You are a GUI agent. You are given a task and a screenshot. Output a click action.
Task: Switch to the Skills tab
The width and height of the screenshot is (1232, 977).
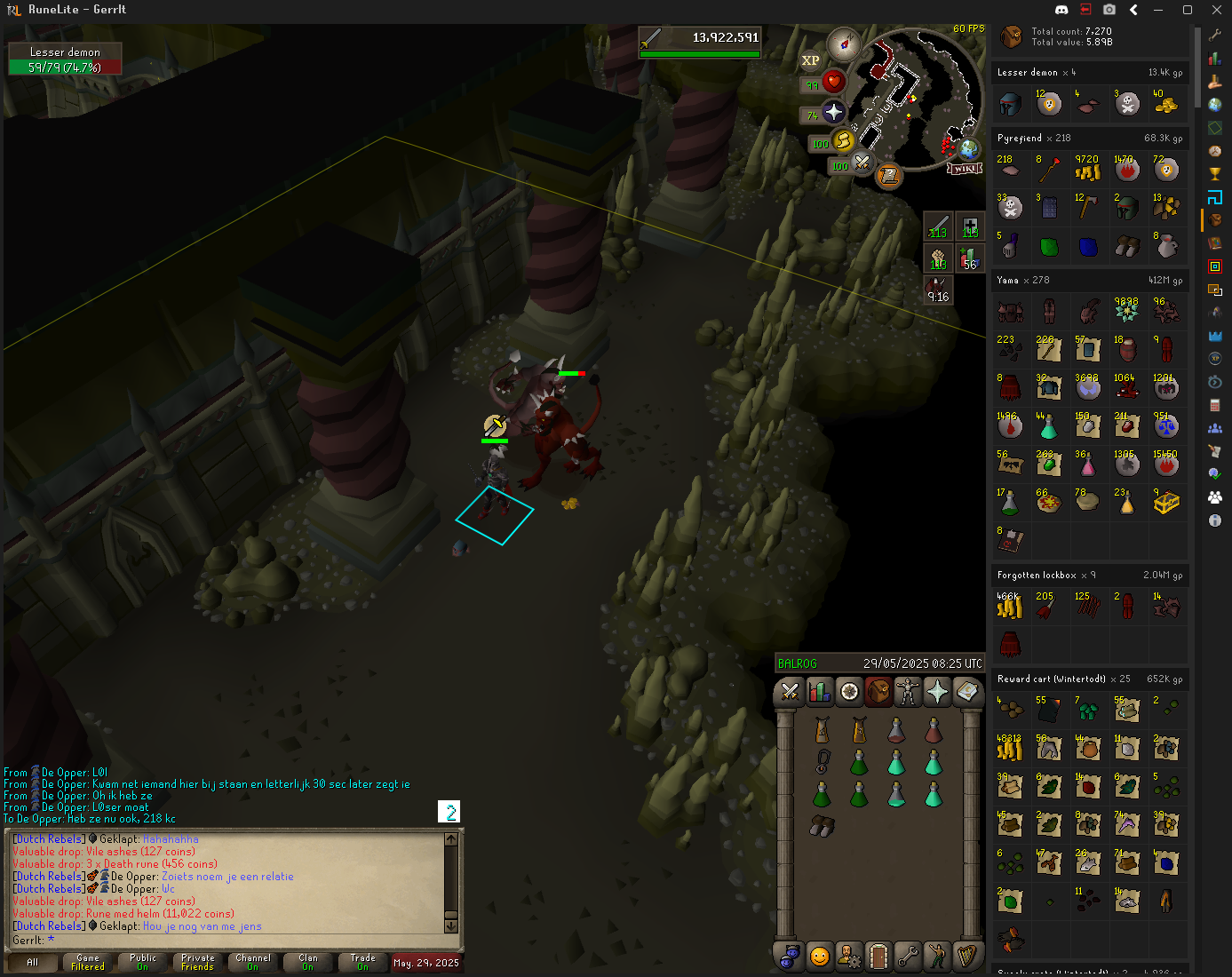819,691
